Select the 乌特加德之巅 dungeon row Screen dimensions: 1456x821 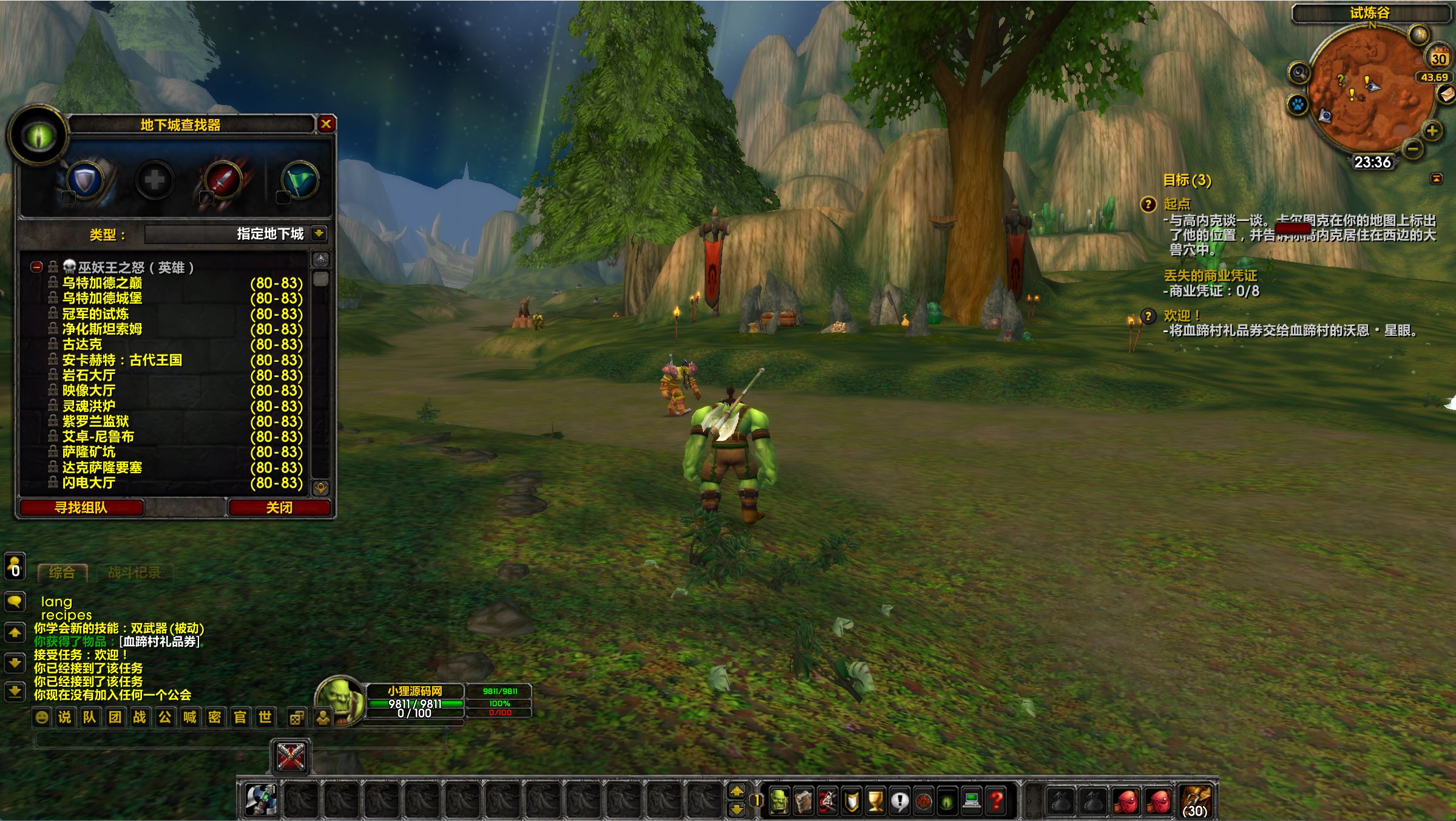pos(103,283)
